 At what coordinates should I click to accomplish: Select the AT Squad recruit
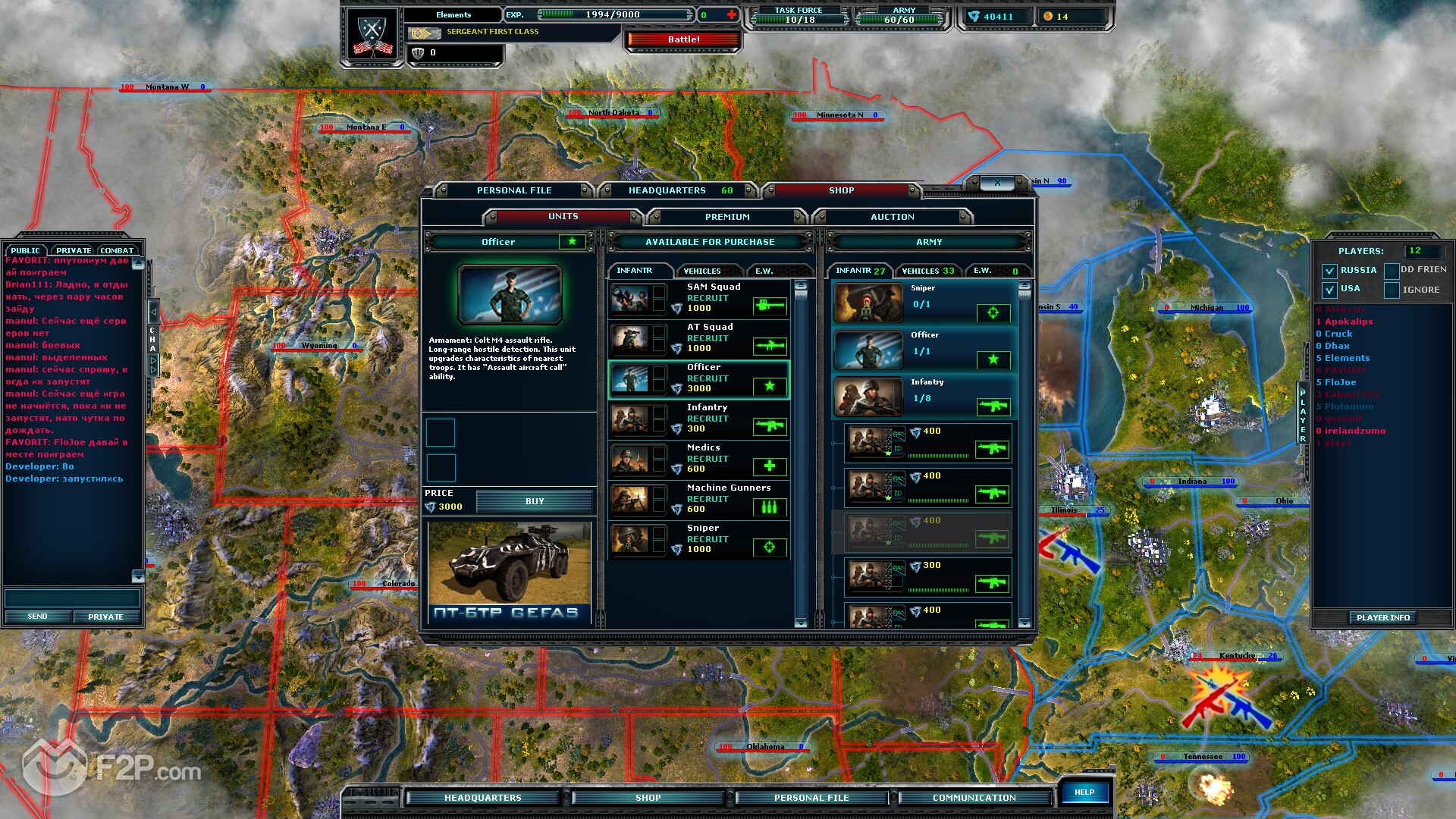click(x=698, y=338)
